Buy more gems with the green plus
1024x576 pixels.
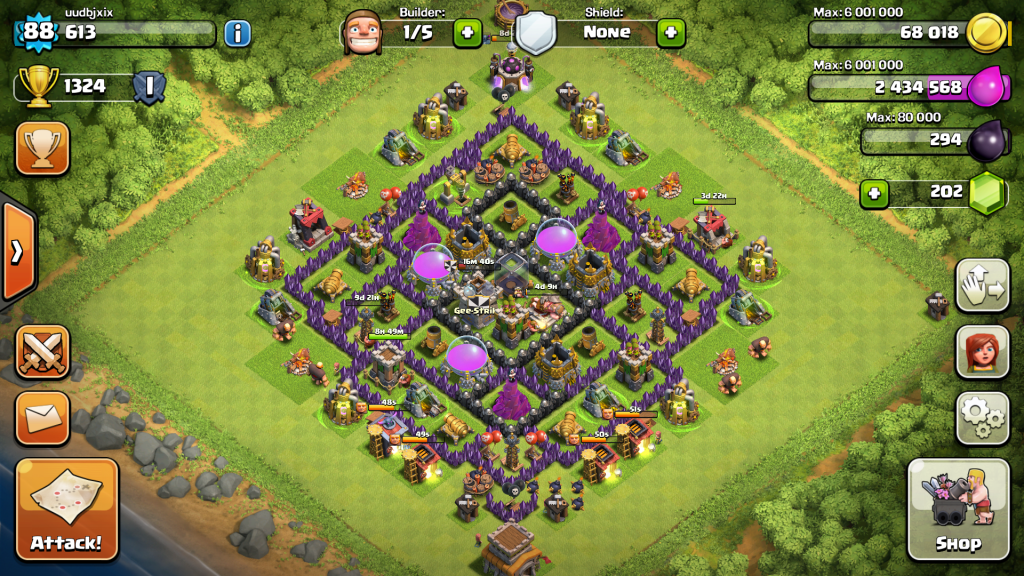coord(874,192)
